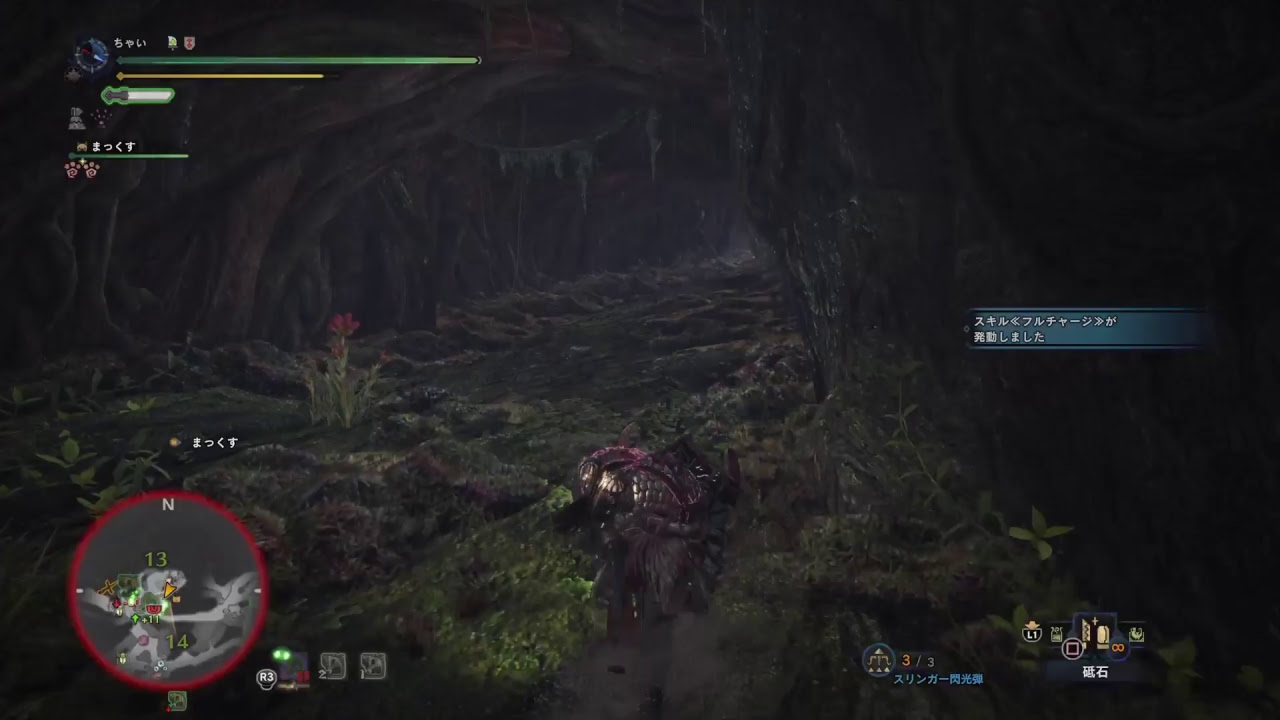The height and width of the screenshot is (720, 1280).
Task: Click the armor helmet icon beside ちゃい
Action: (x=172, y=43)
